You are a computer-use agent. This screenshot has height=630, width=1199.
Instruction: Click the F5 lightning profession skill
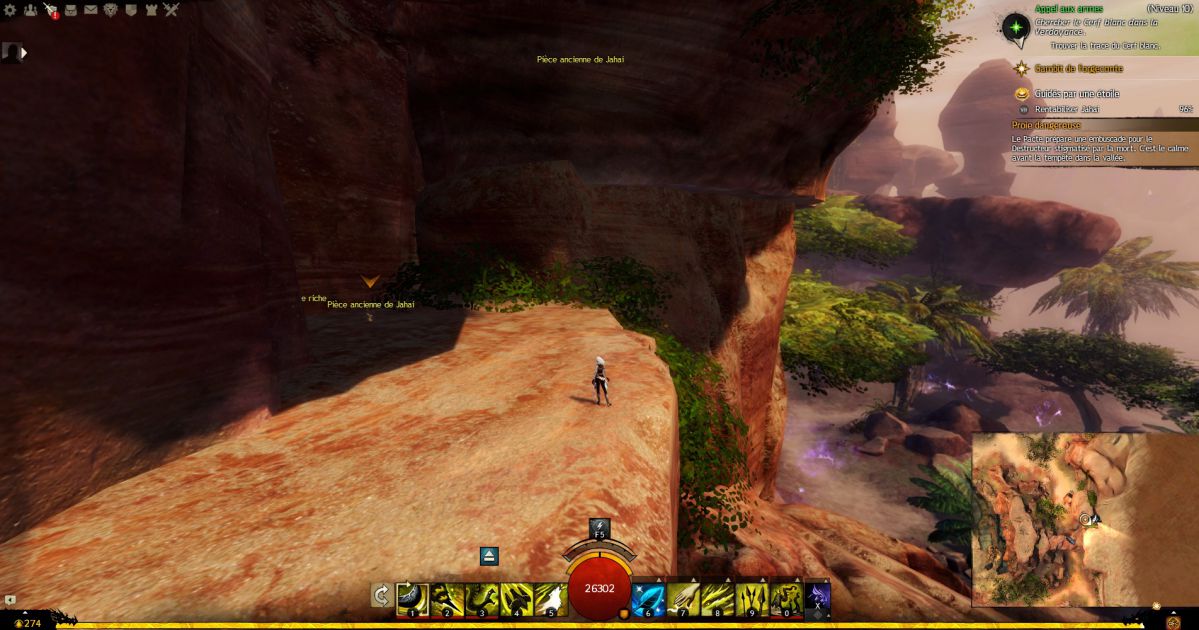(599, 528)
